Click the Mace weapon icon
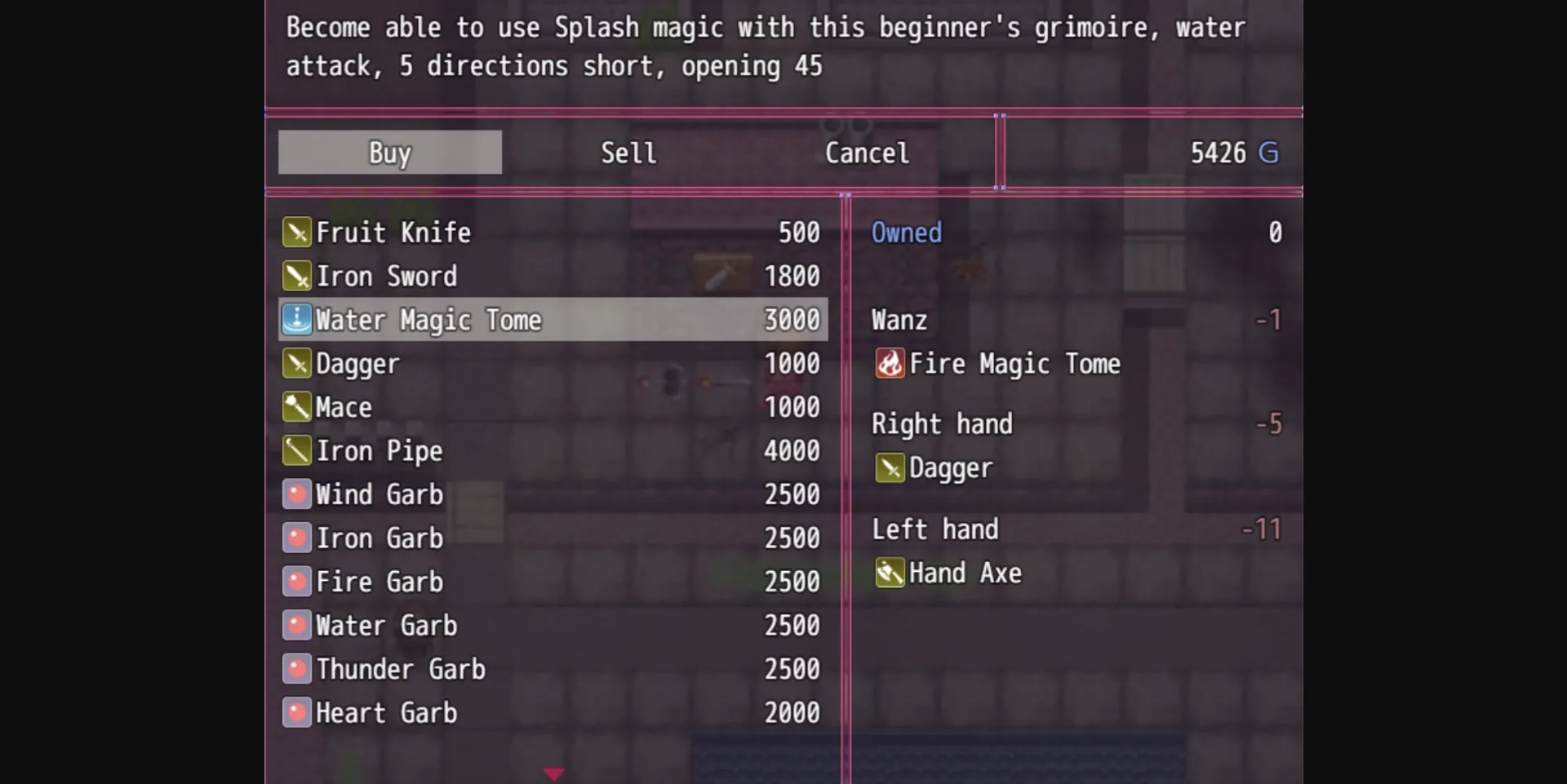The image size is (1567, 784). pos(296,407)
